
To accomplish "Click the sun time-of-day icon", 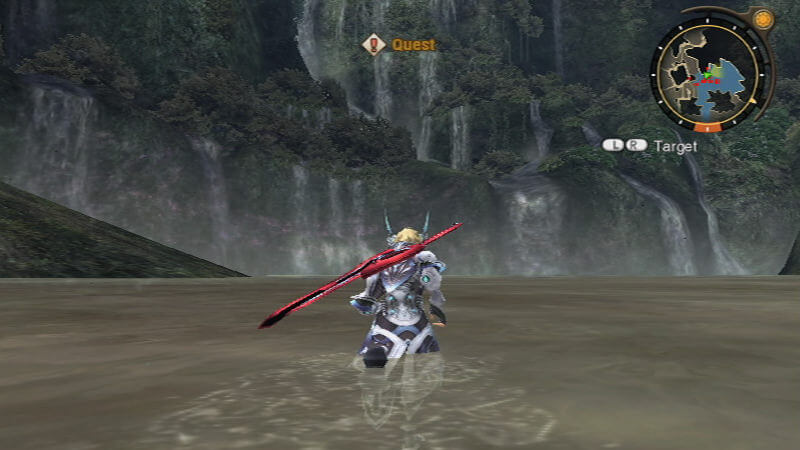I will [764, 19].
